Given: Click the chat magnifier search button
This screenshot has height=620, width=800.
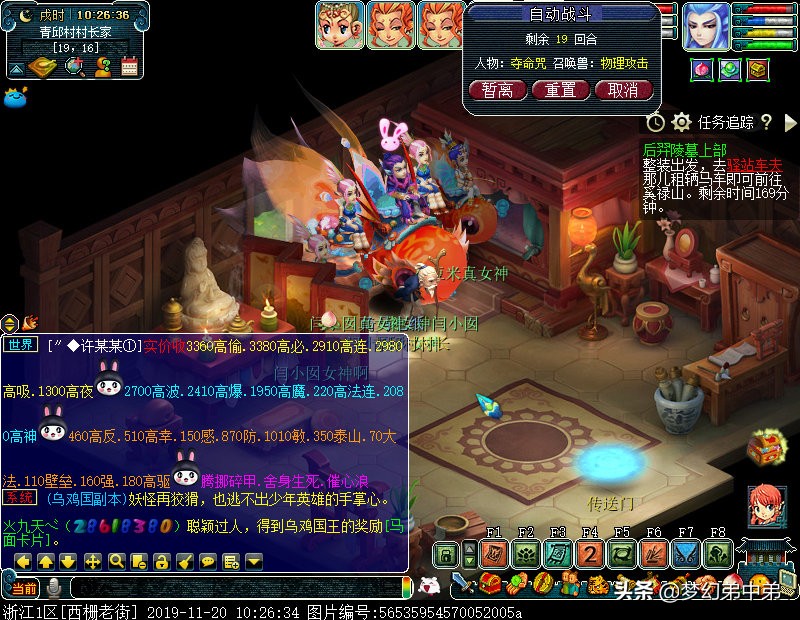Looking at the screenshot, I should [116, 561].
